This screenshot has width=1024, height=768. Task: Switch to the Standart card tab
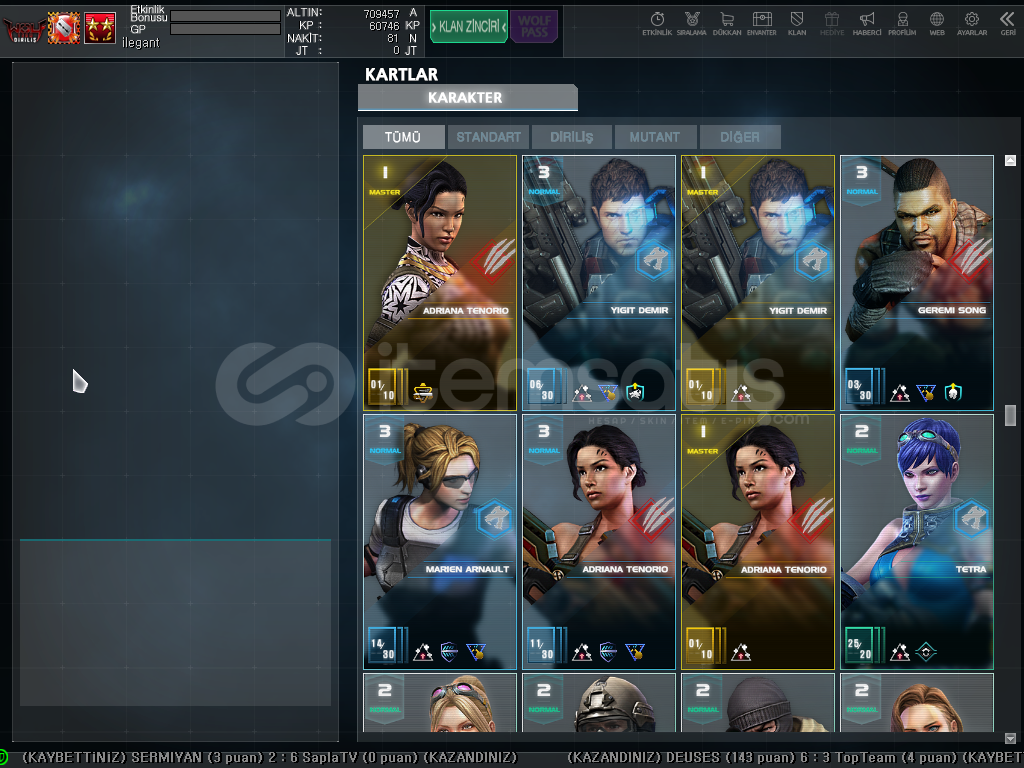pos(488,137)
